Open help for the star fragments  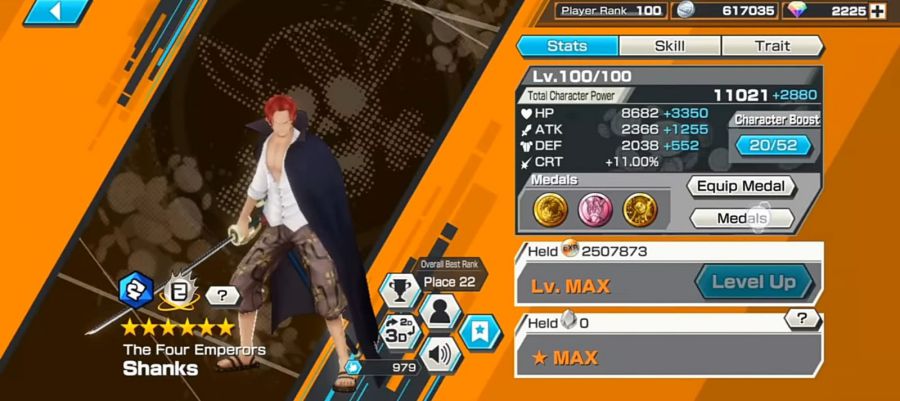pos(802,319)
